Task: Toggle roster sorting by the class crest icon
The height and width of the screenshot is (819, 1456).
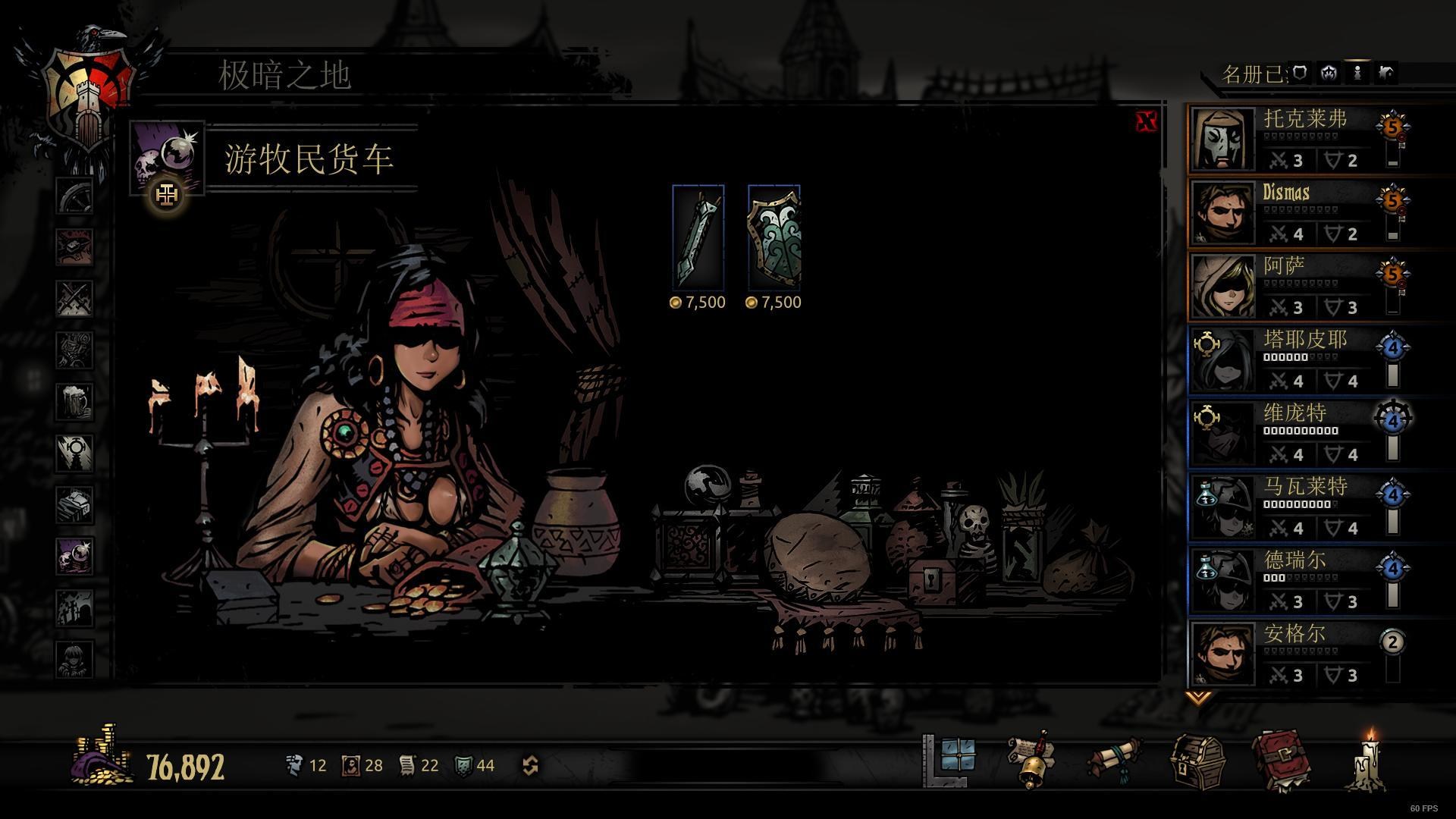Action: 1329,74
